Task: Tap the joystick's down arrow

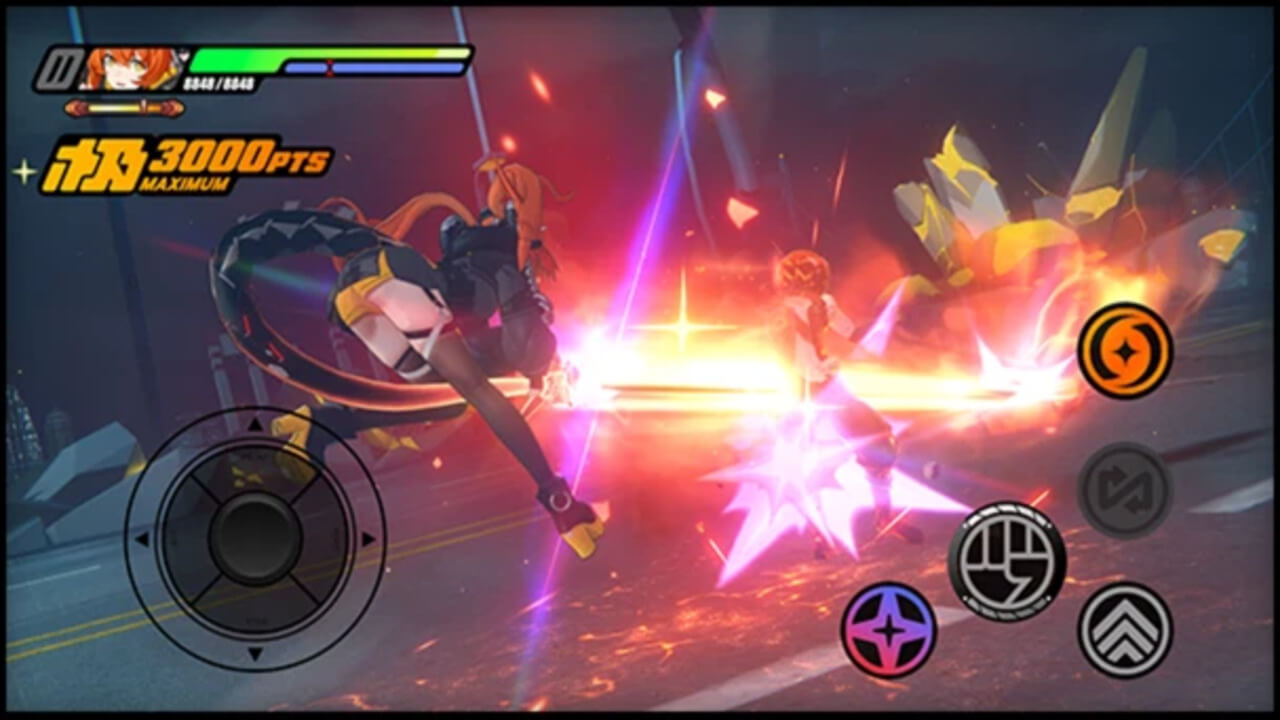Action: coord(255,653)
